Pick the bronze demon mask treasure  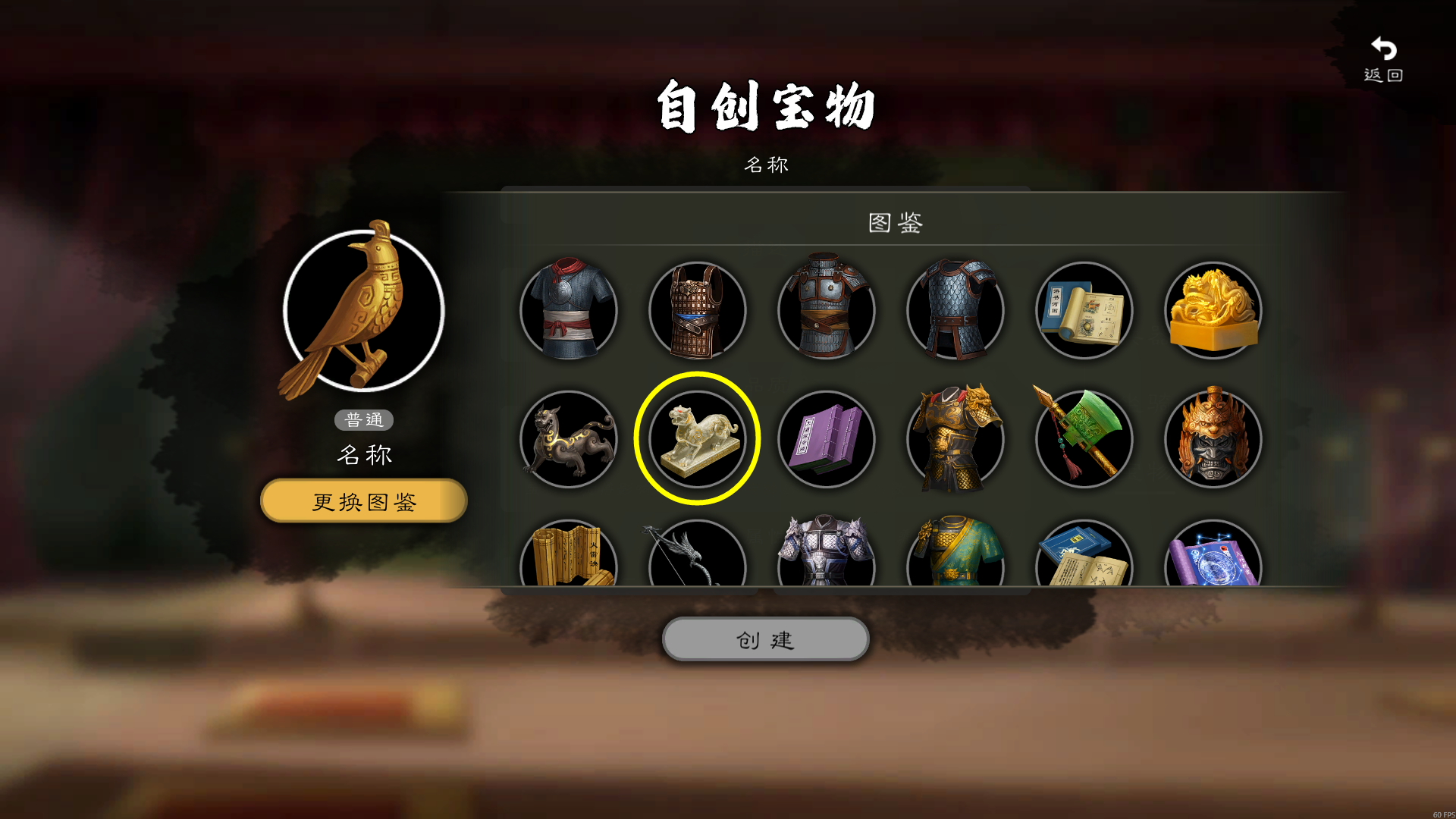pyautogui.click(x=1212, y=438)
